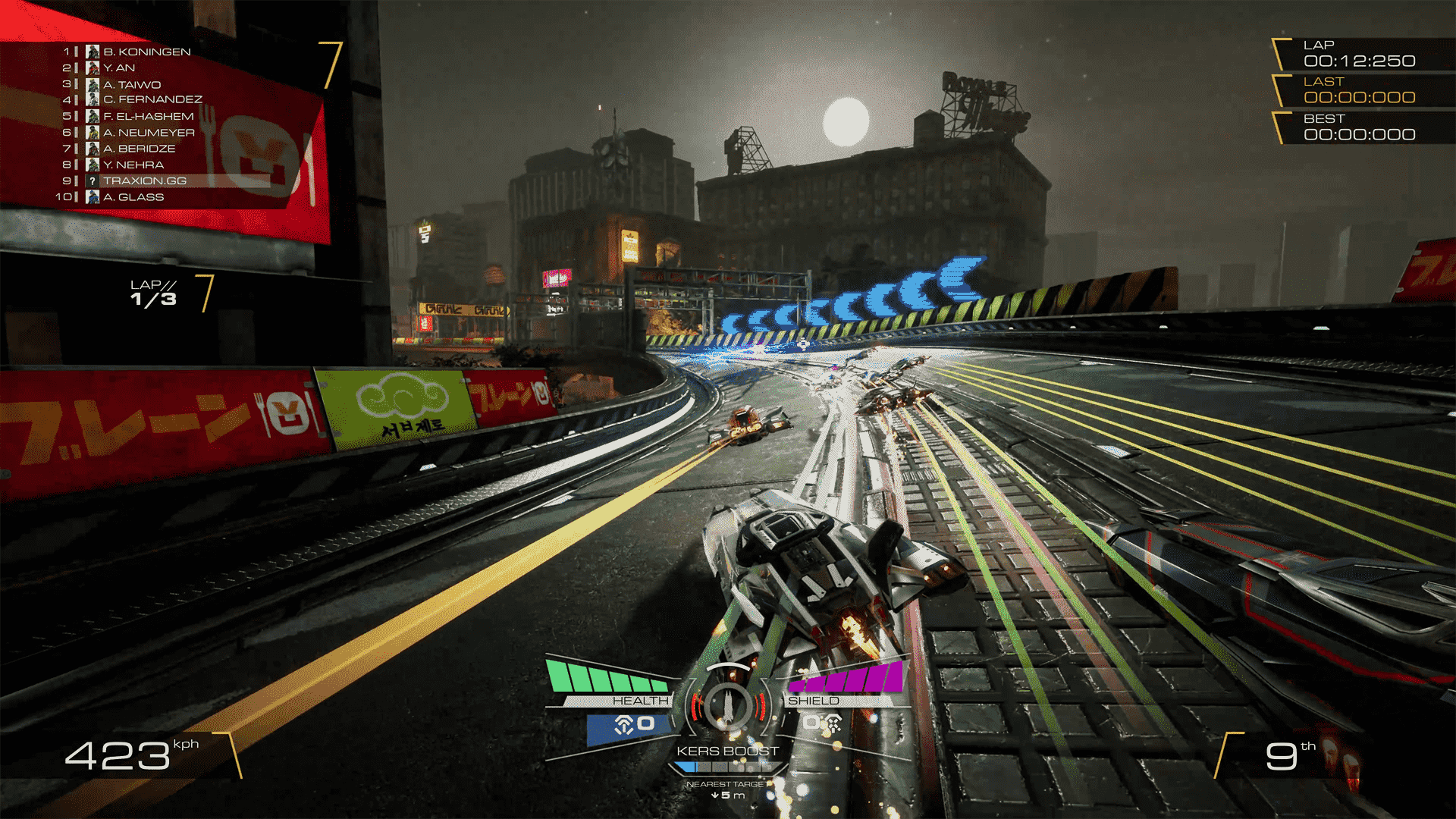This screenshot has width=1456, height=819.
Task: Click the blue weapon pickup icon near Health
Action: tap(623, 725)
